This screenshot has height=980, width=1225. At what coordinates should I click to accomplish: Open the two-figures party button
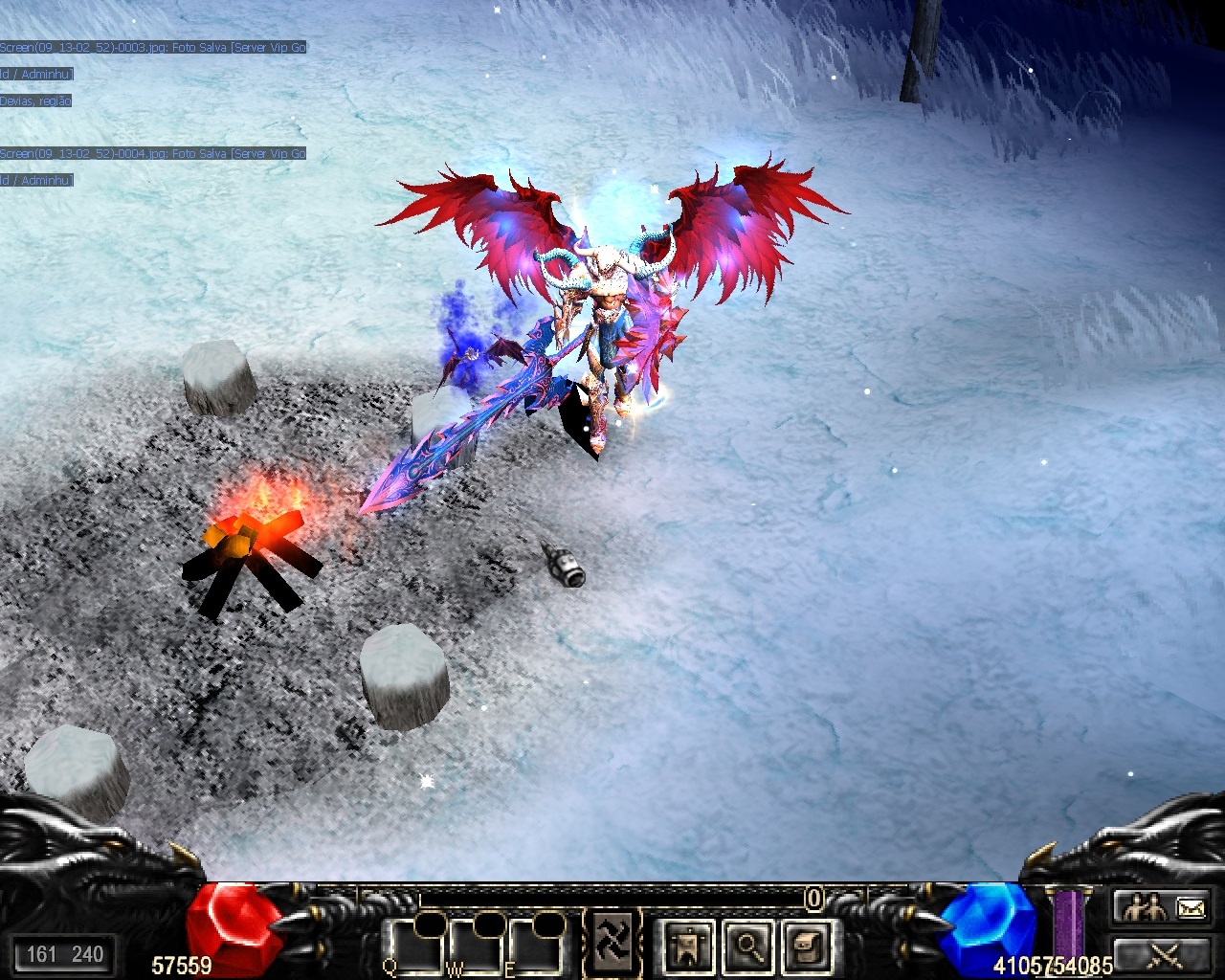click(x=1144, y=907)
